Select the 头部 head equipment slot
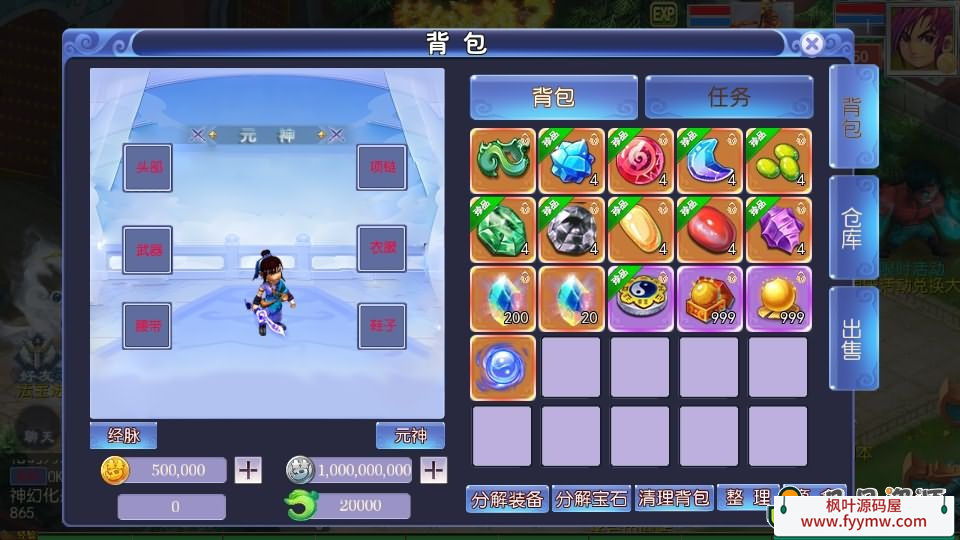The width and height of the screenshot is (960, 540). pos(147,167)
